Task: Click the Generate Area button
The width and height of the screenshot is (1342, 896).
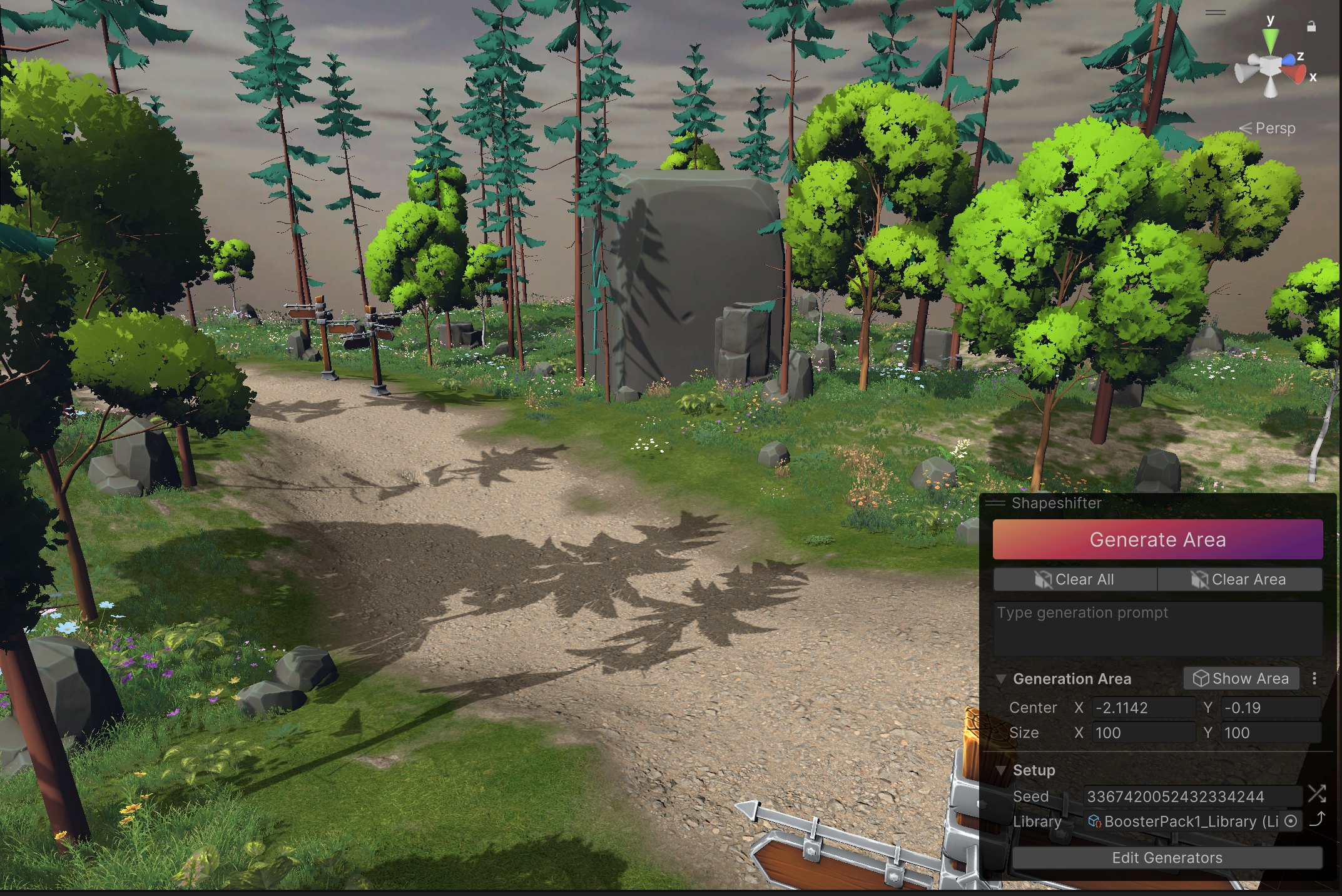Action: [1157, 539]
